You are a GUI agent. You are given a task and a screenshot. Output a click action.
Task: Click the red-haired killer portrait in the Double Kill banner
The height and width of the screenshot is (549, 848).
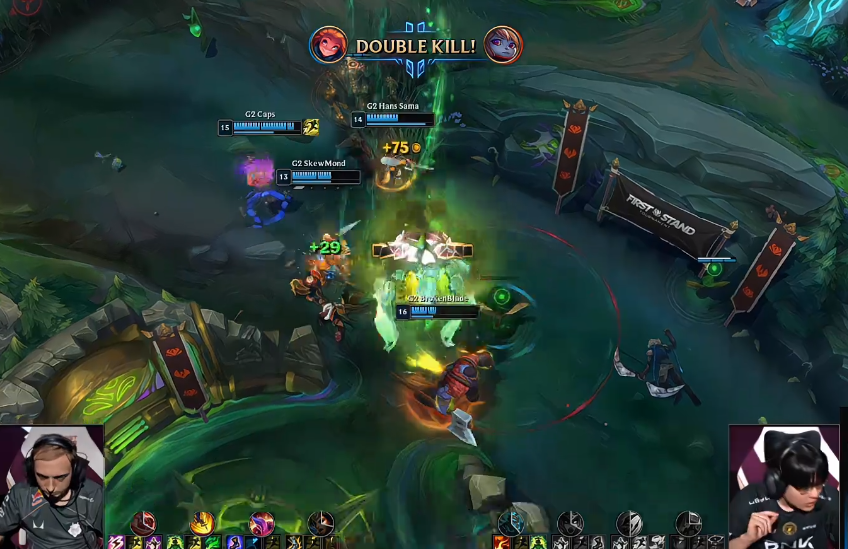coord(329,45)
